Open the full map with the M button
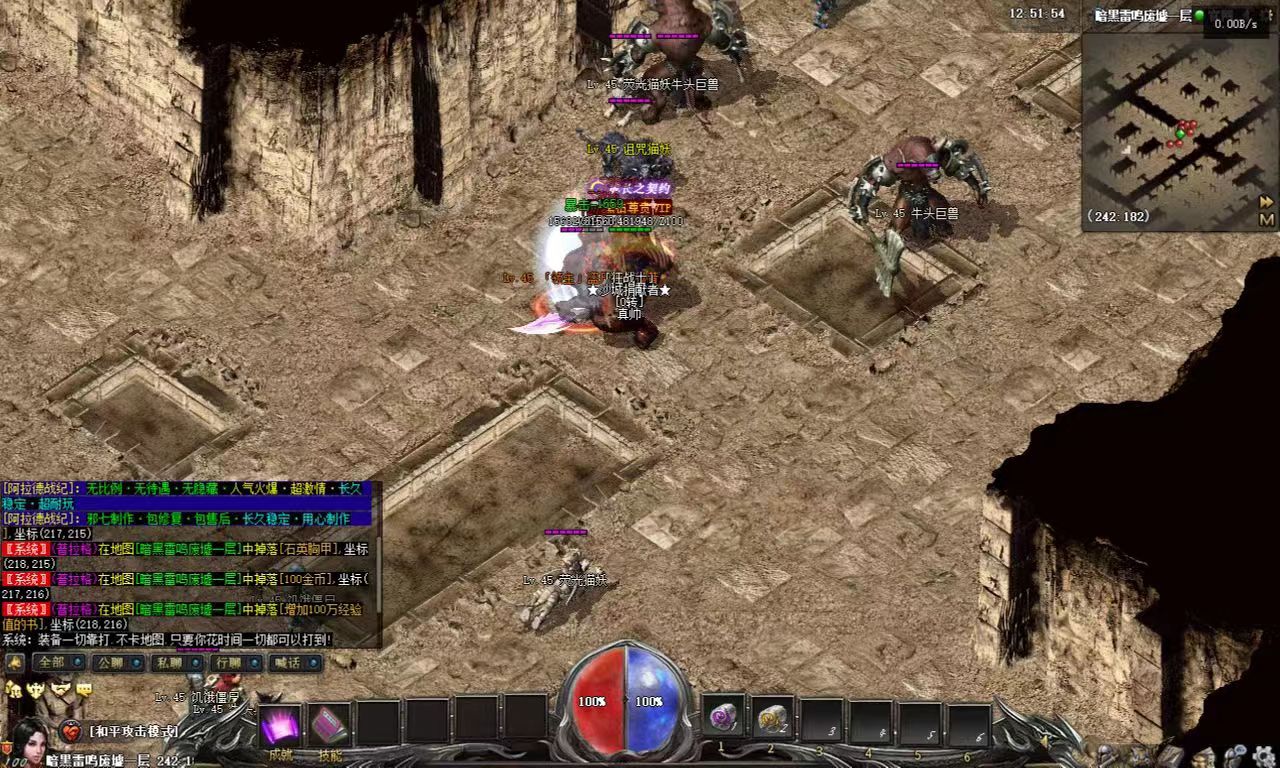 click(1267, 219)
